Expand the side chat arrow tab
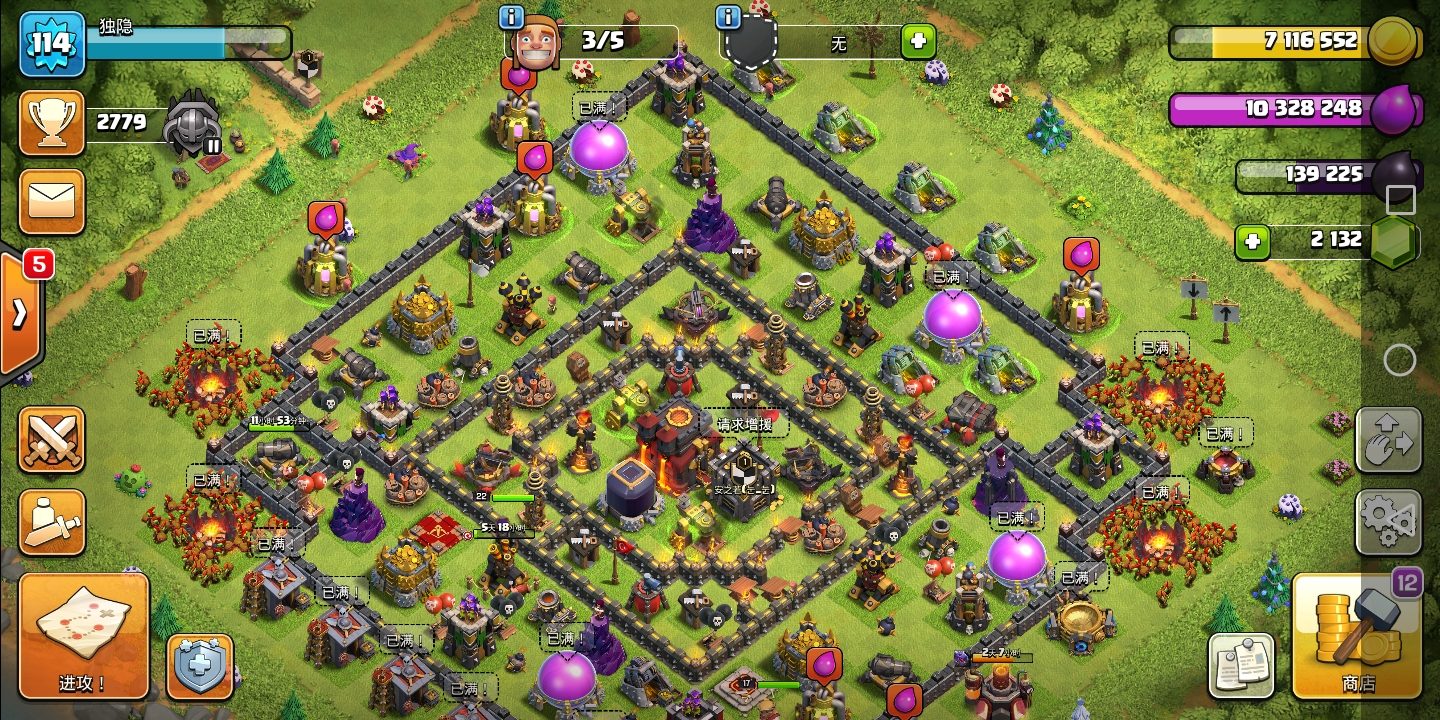 19,314
